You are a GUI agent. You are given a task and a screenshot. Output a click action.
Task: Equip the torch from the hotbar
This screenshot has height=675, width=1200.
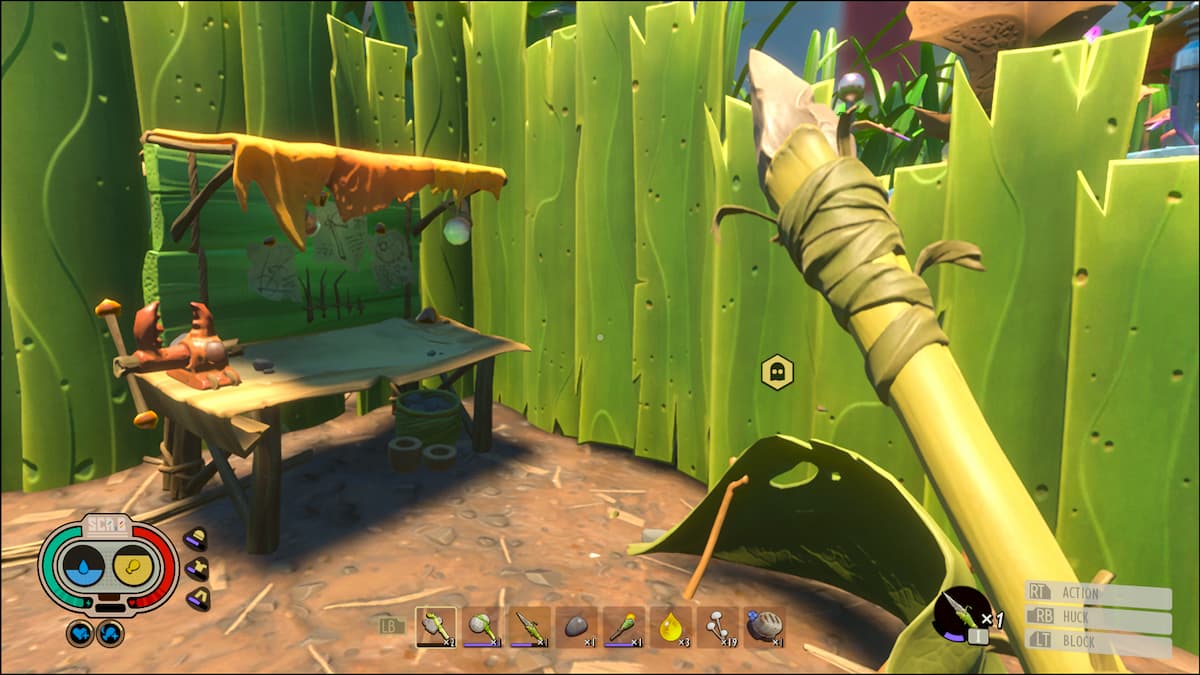point(622,627)
